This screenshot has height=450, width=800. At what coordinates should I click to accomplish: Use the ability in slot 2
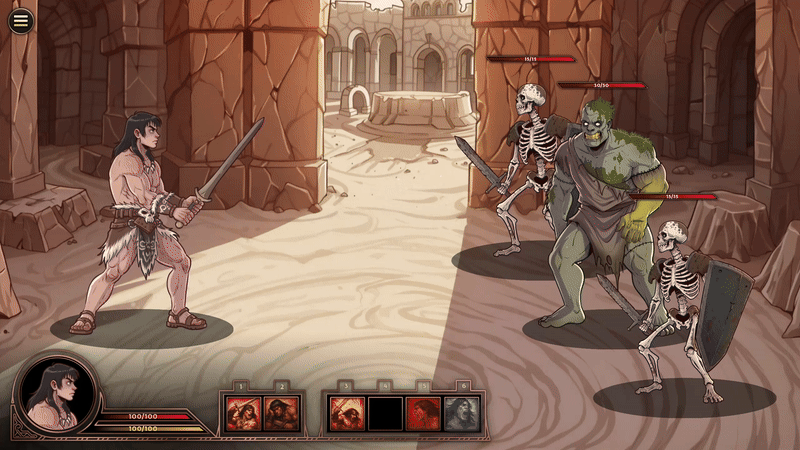pos(281,413)
